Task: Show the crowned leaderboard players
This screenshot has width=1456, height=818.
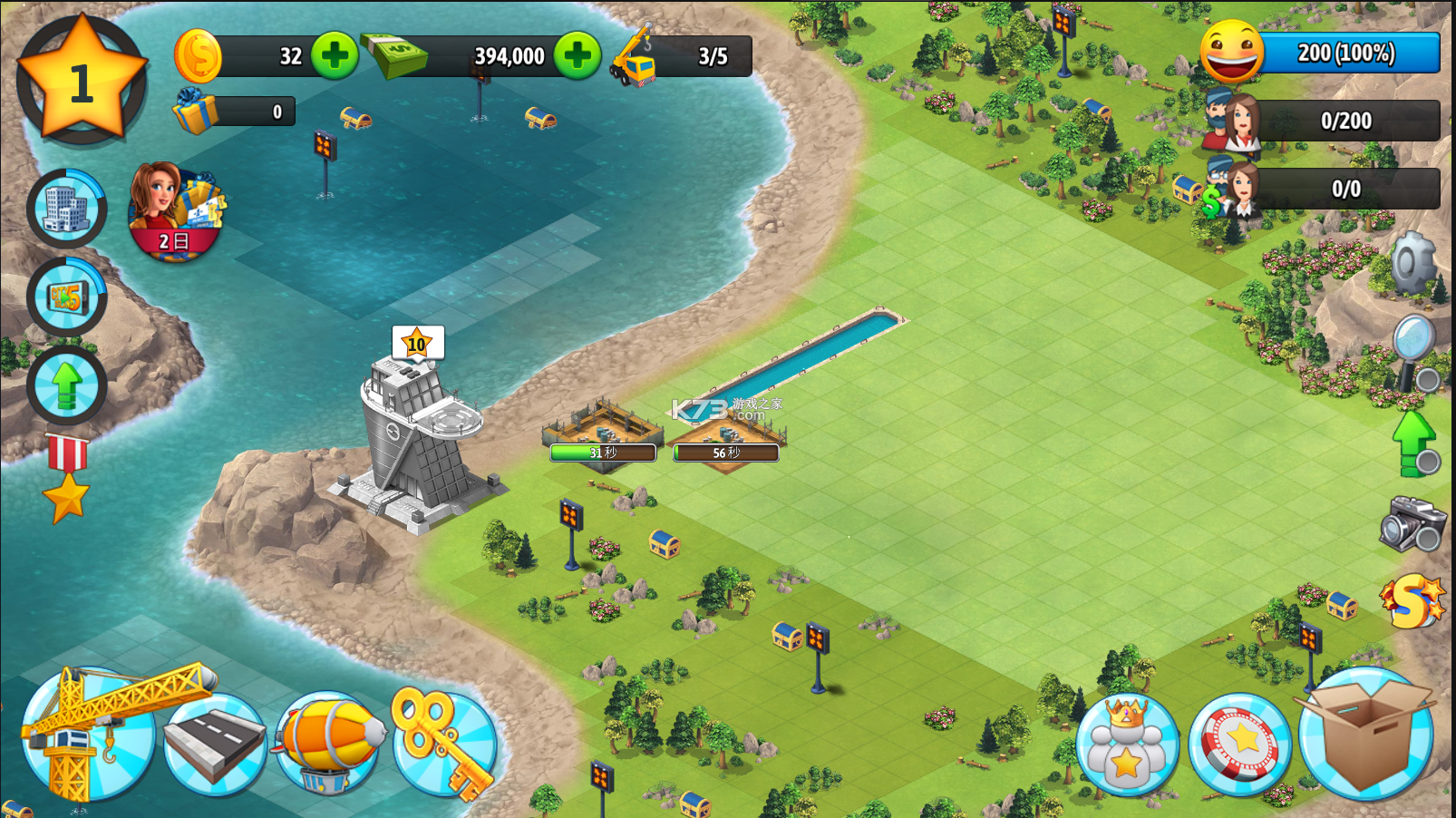Action: tap(1127, 744)
